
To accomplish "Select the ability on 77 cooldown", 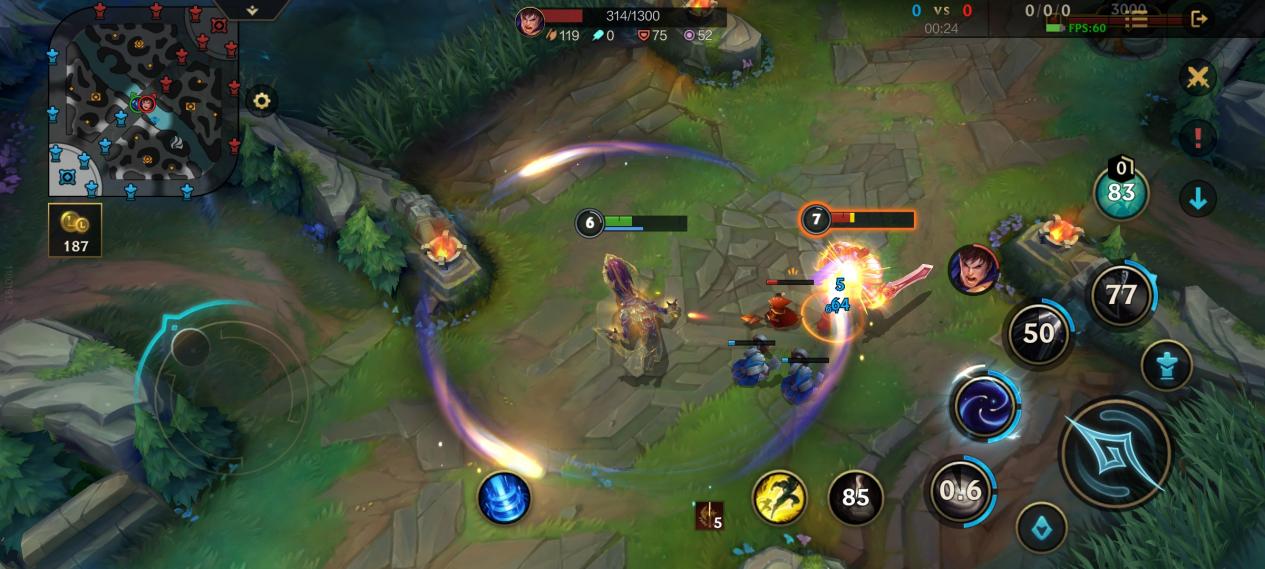I will (x=1122, y=294).
